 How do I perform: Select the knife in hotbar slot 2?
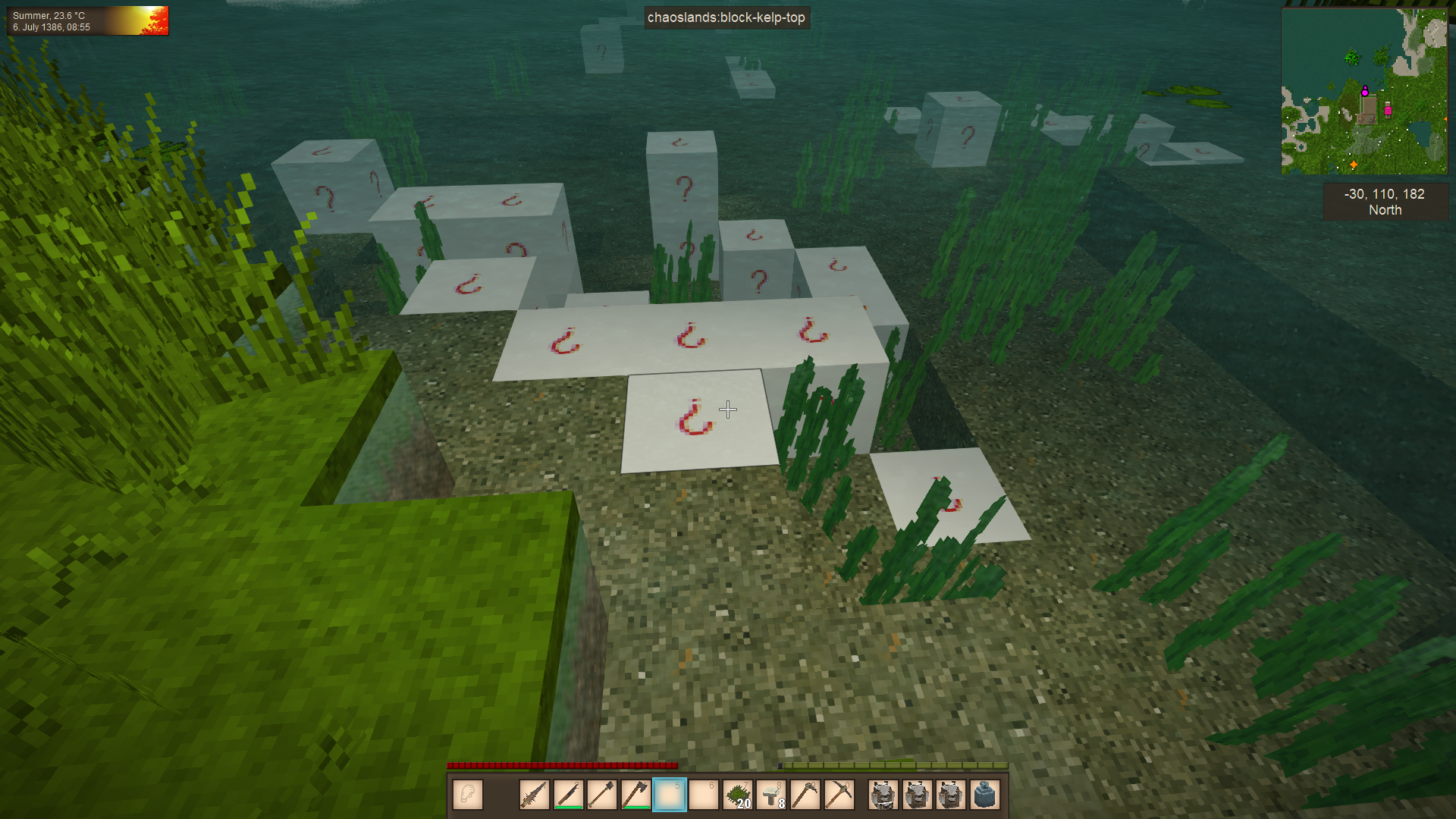[x=569, y=795]
